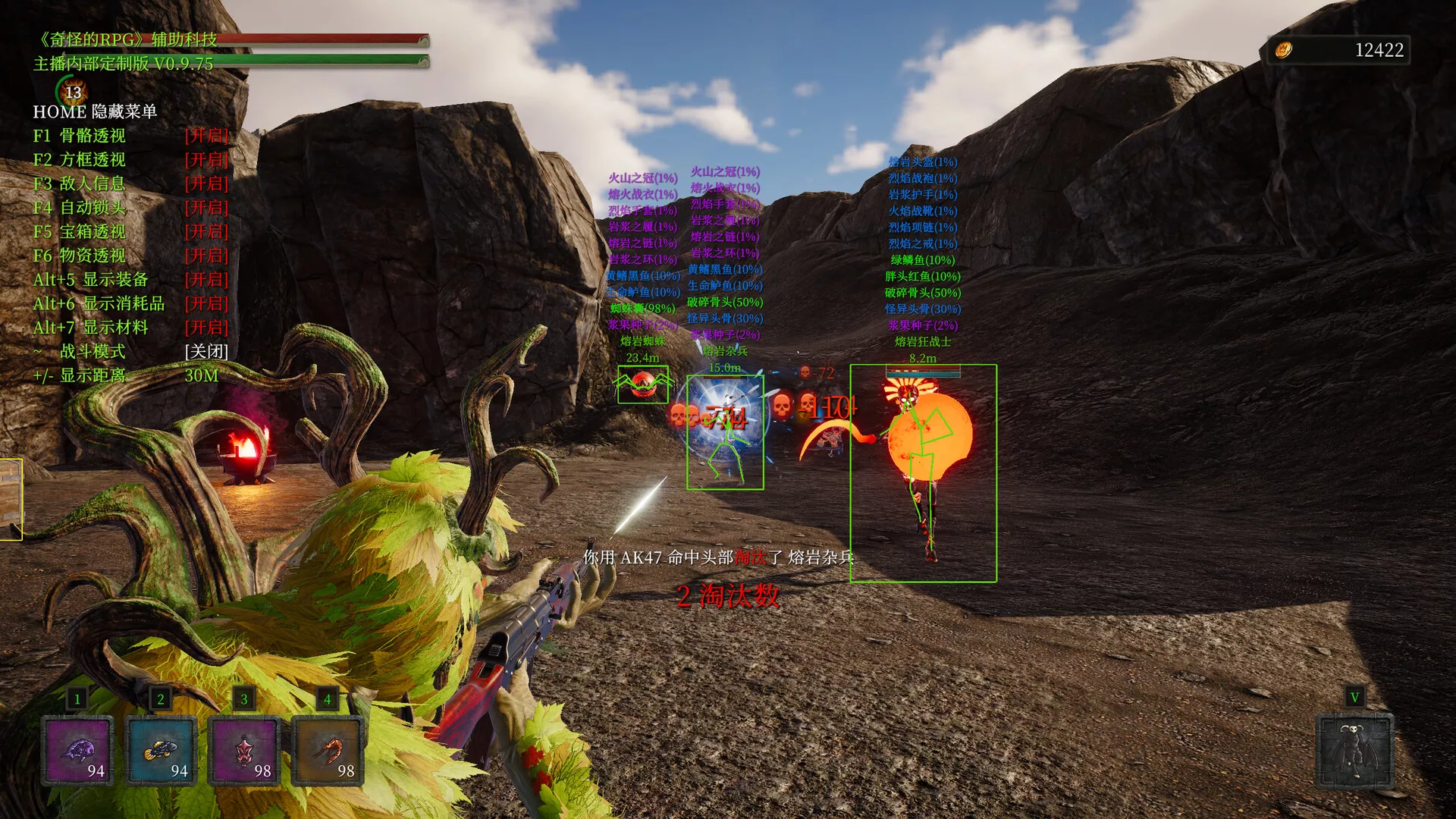The height and width of the screenshot is (819, 1456).
Task: Toggle the 骨骼透视 skeleton ESP option
Action: (130, 136)
